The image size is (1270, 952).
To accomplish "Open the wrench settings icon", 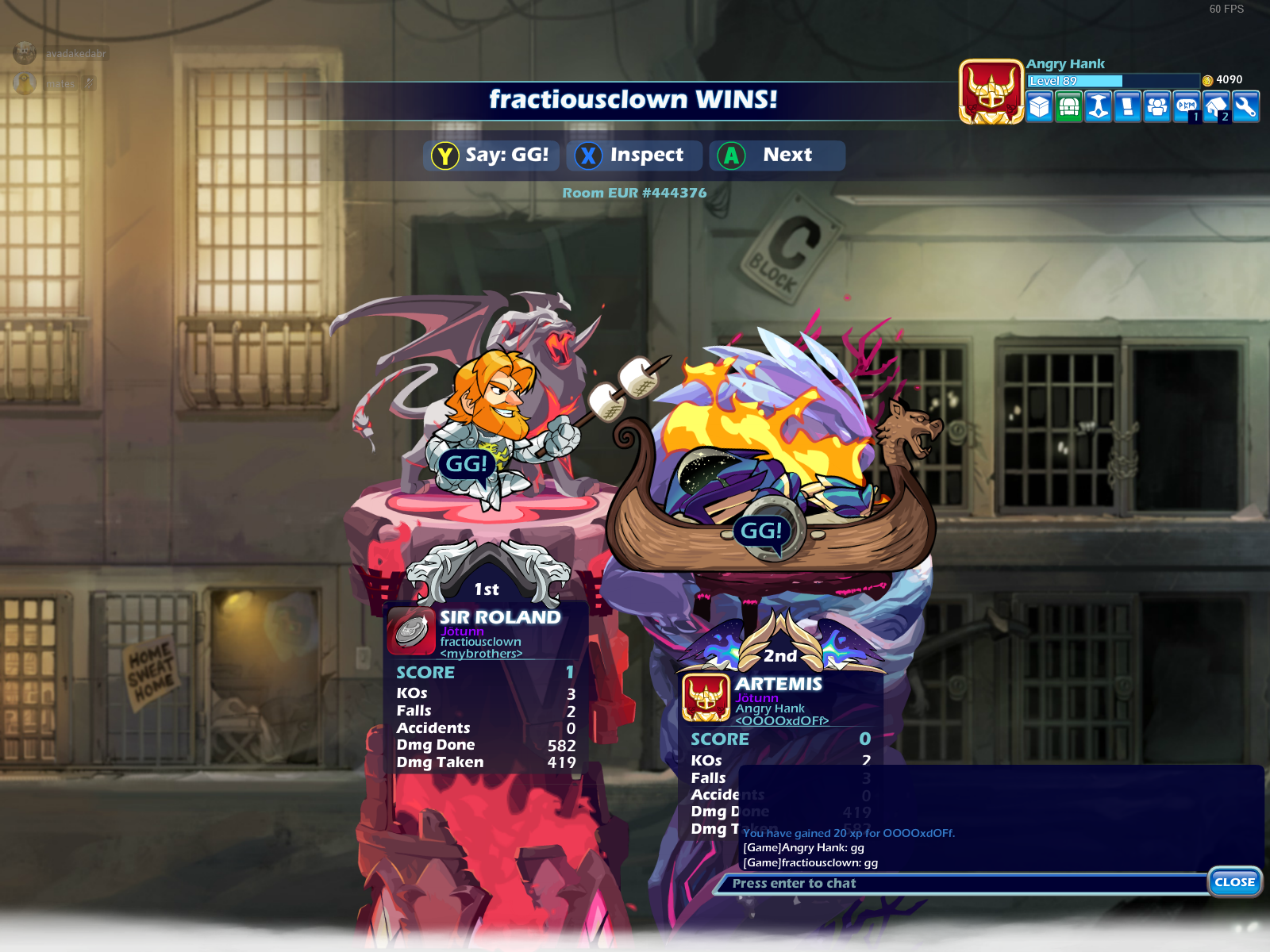I will [x=1245, y=106].
